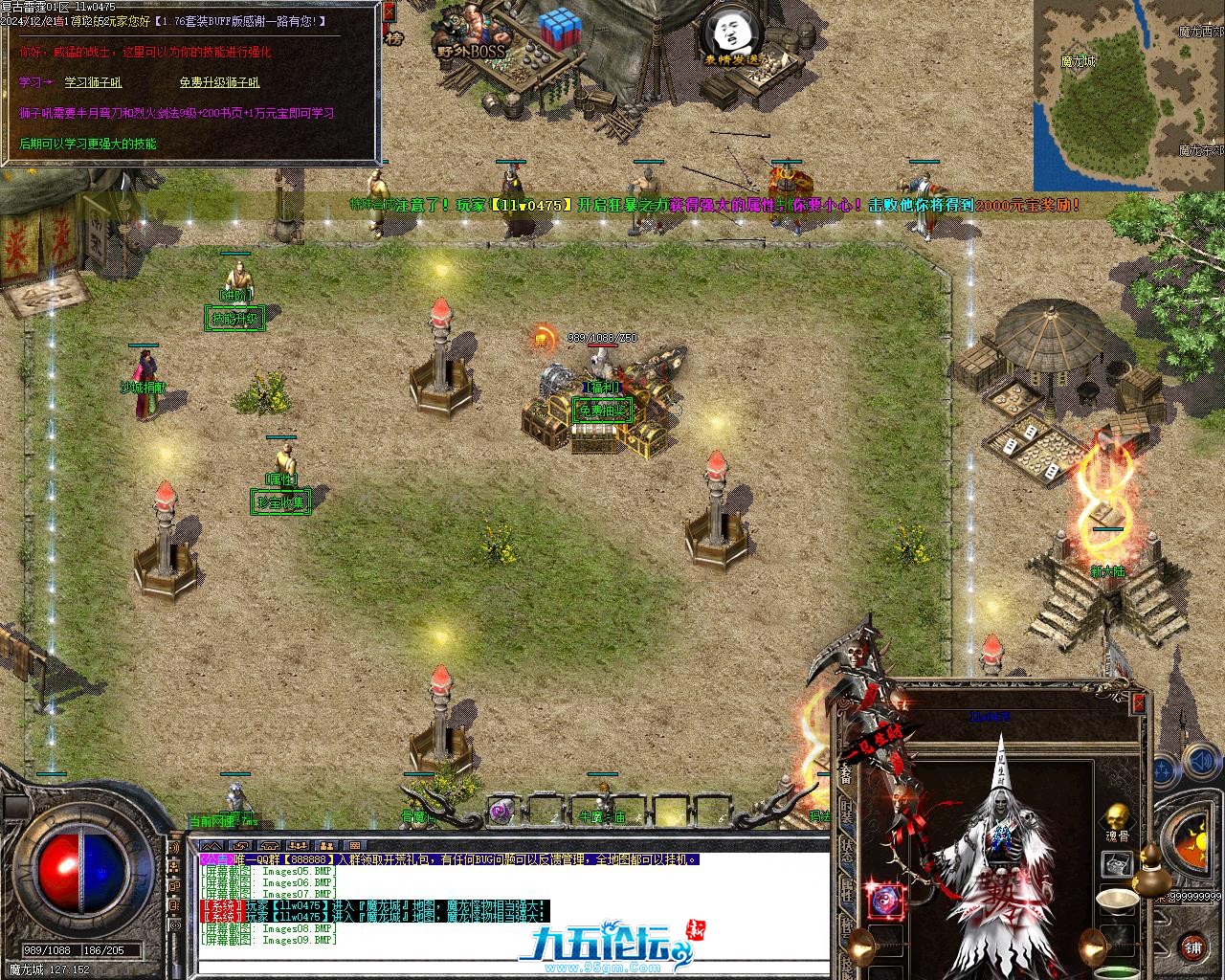Switch to the 时装 tab

pos(847,813)
